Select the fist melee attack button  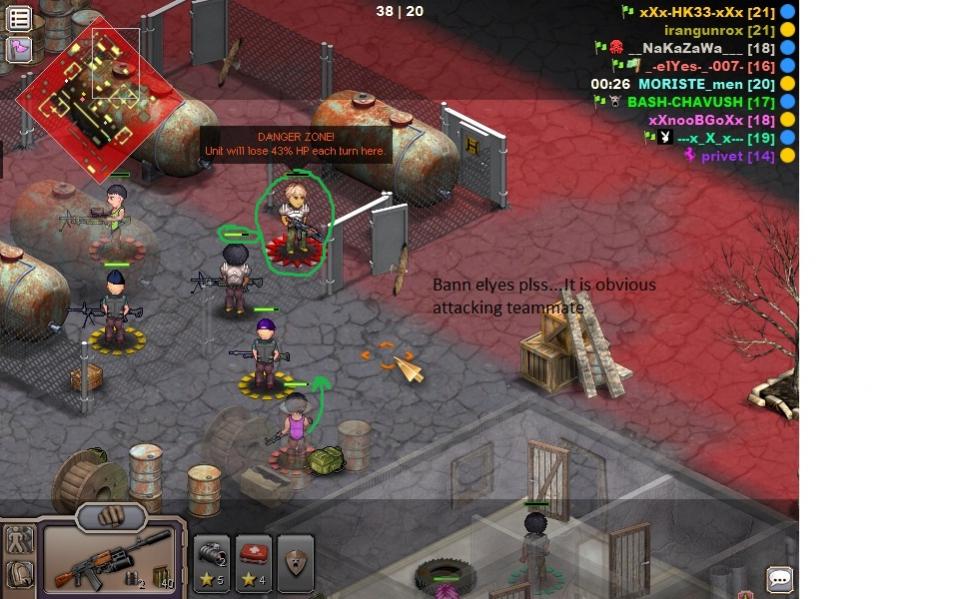pyautogui.click(x=111, y=516)
